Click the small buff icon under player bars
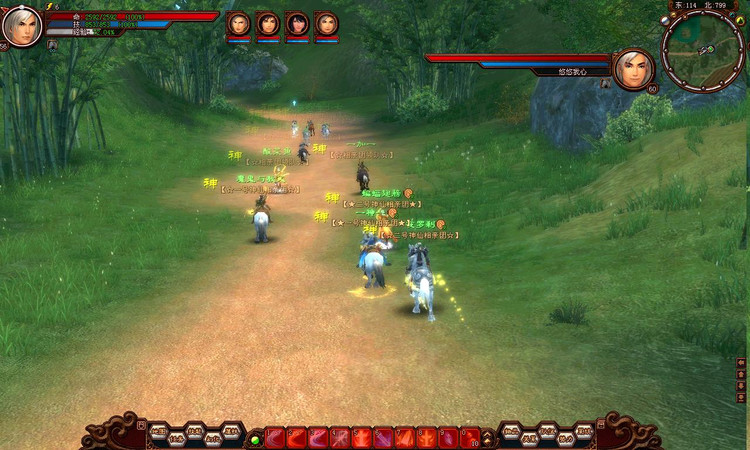The image size is (750, 450). [52, 45]
